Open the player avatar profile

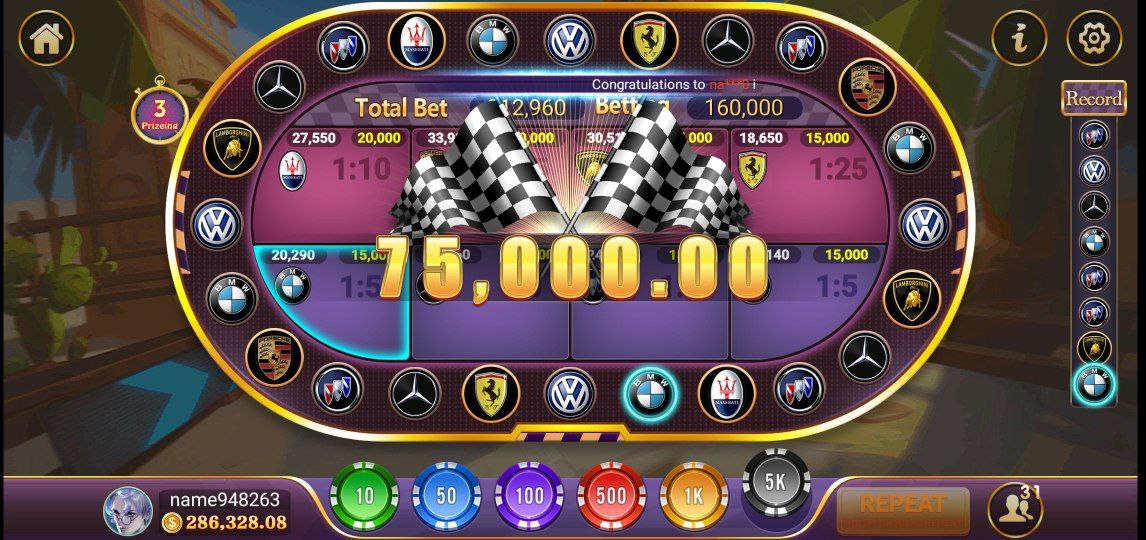click(x=128, y=510)
